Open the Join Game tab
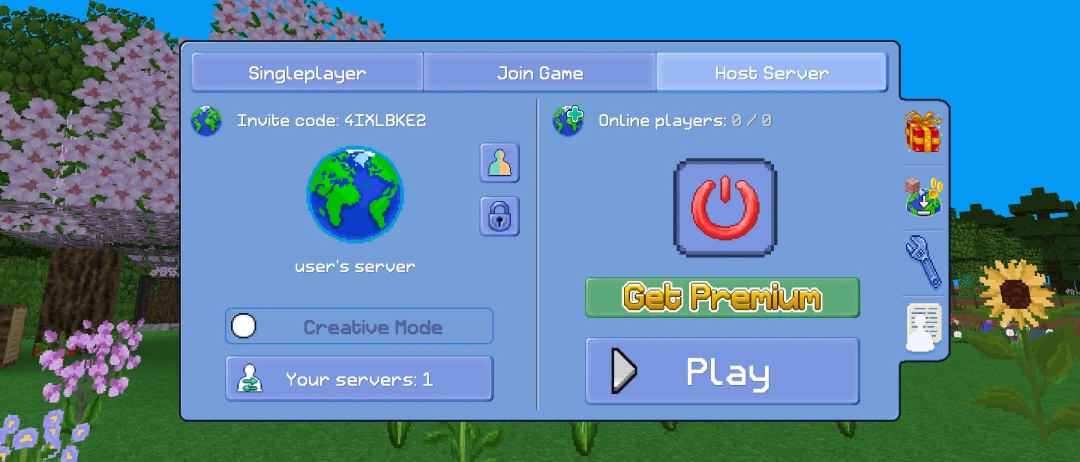Screen dimensions: 1080x462 coord(540,73)
